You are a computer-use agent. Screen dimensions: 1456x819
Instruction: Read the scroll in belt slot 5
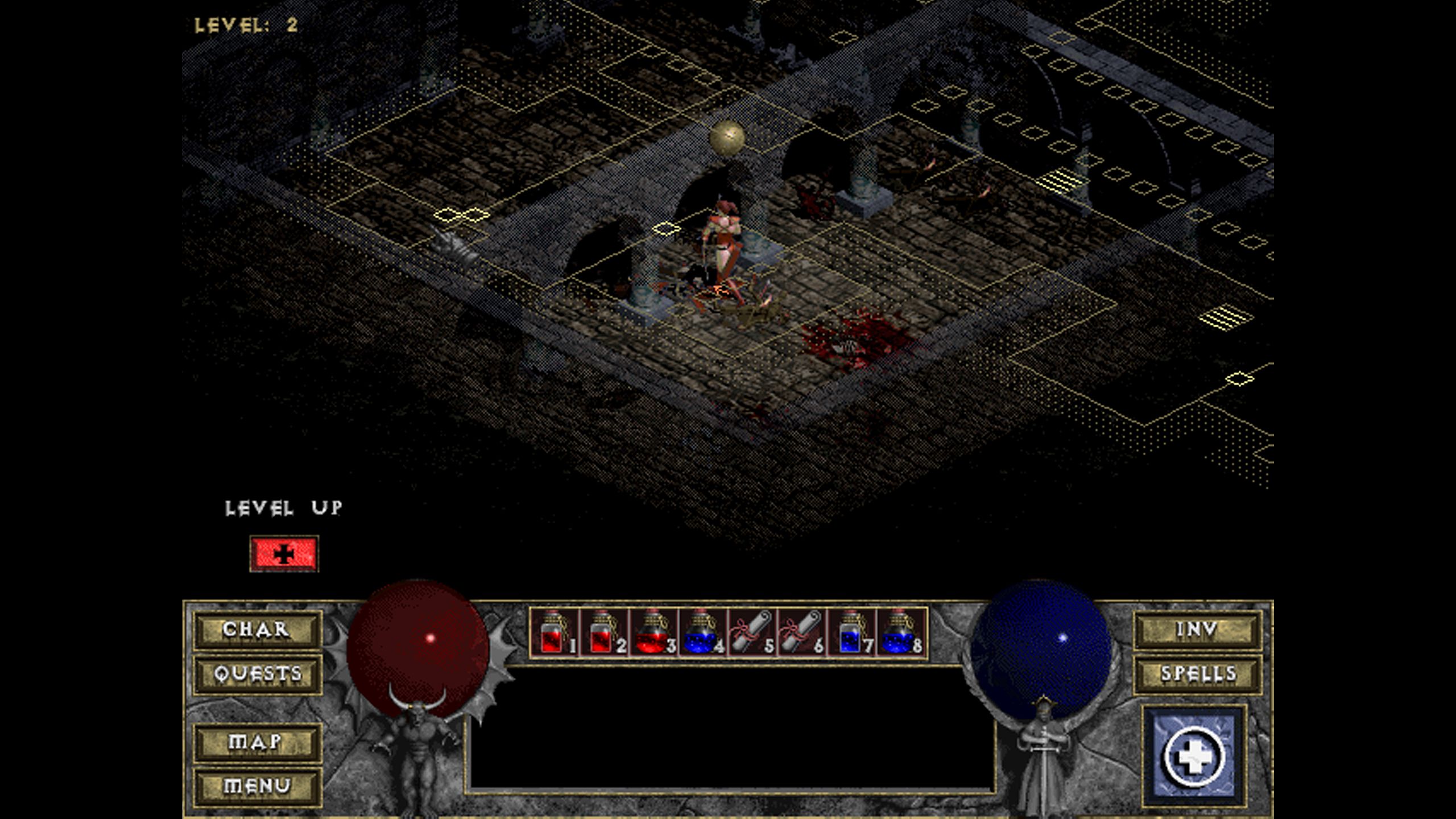coord(751,632)
